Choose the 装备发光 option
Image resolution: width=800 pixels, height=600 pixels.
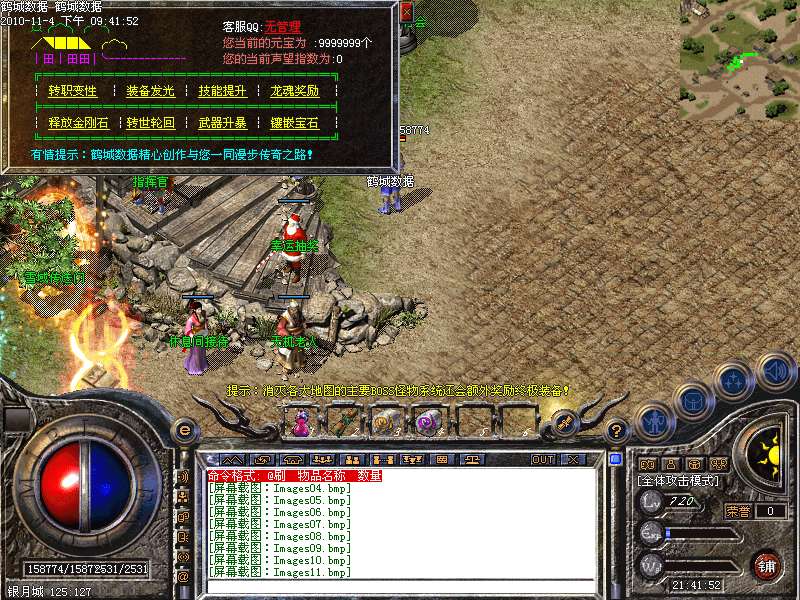pyautogui.click(x=150, y=91)
